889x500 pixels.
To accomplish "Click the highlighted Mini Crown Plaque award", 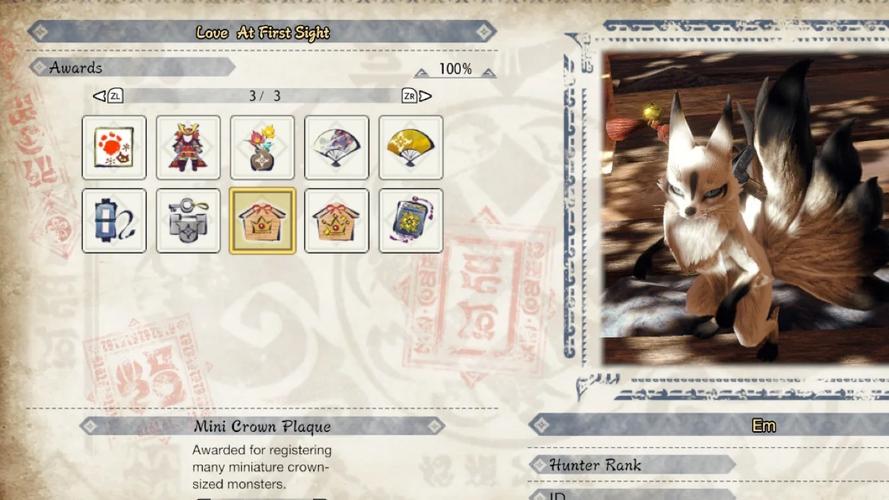I will tap(262, 221).
